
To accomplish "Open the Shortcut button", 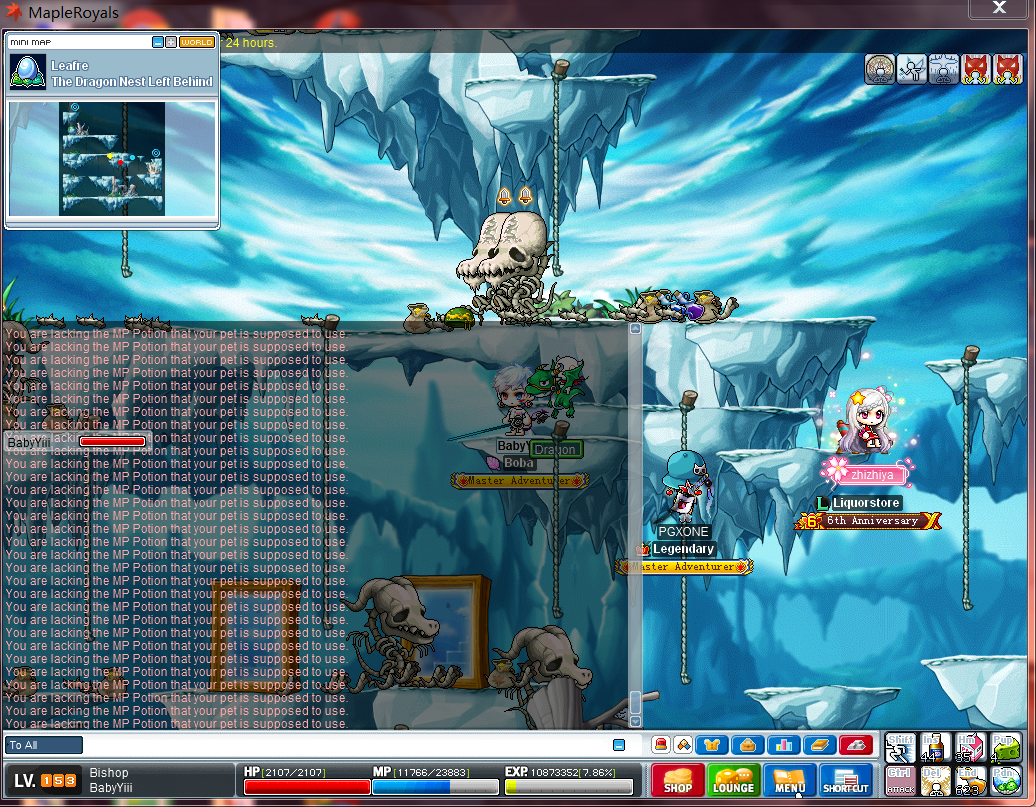I will click(x=845, y=780).
